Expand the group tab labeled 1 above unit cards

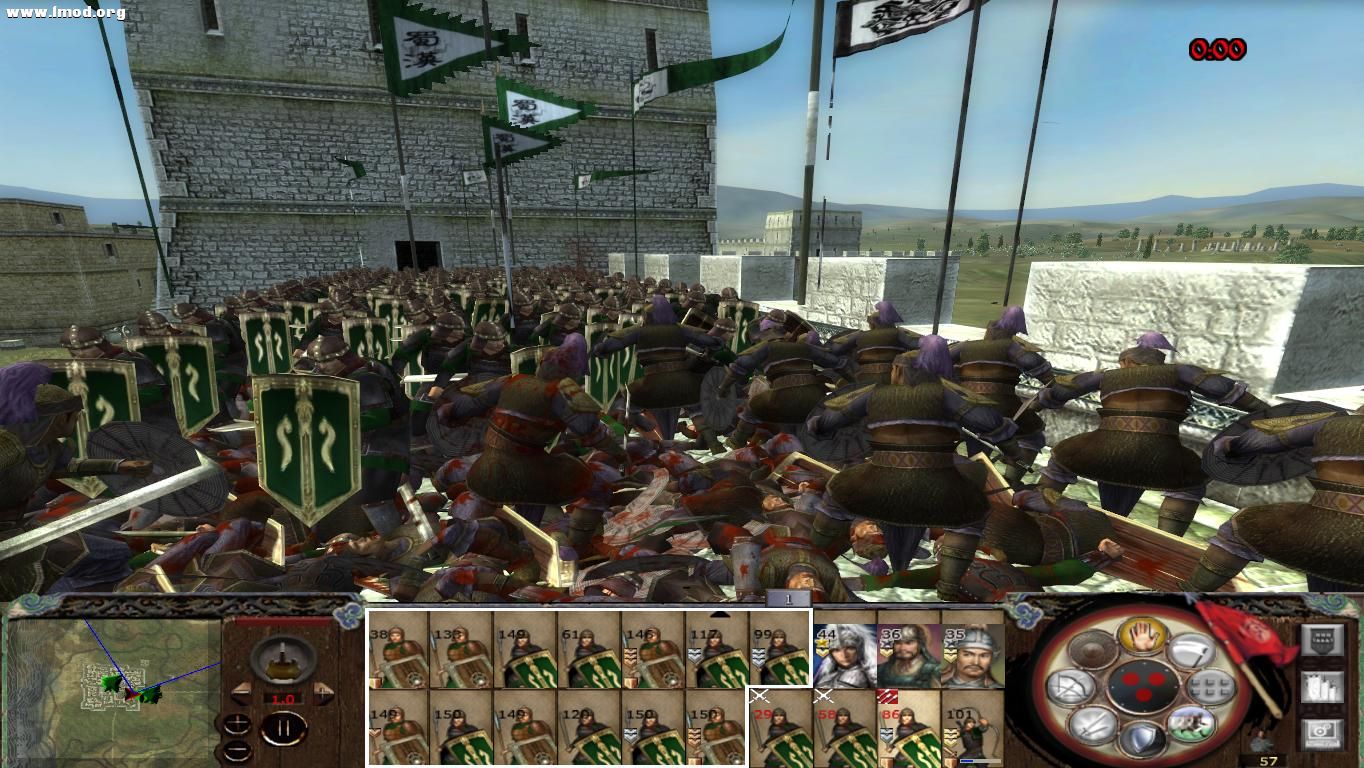click(786, 598)
